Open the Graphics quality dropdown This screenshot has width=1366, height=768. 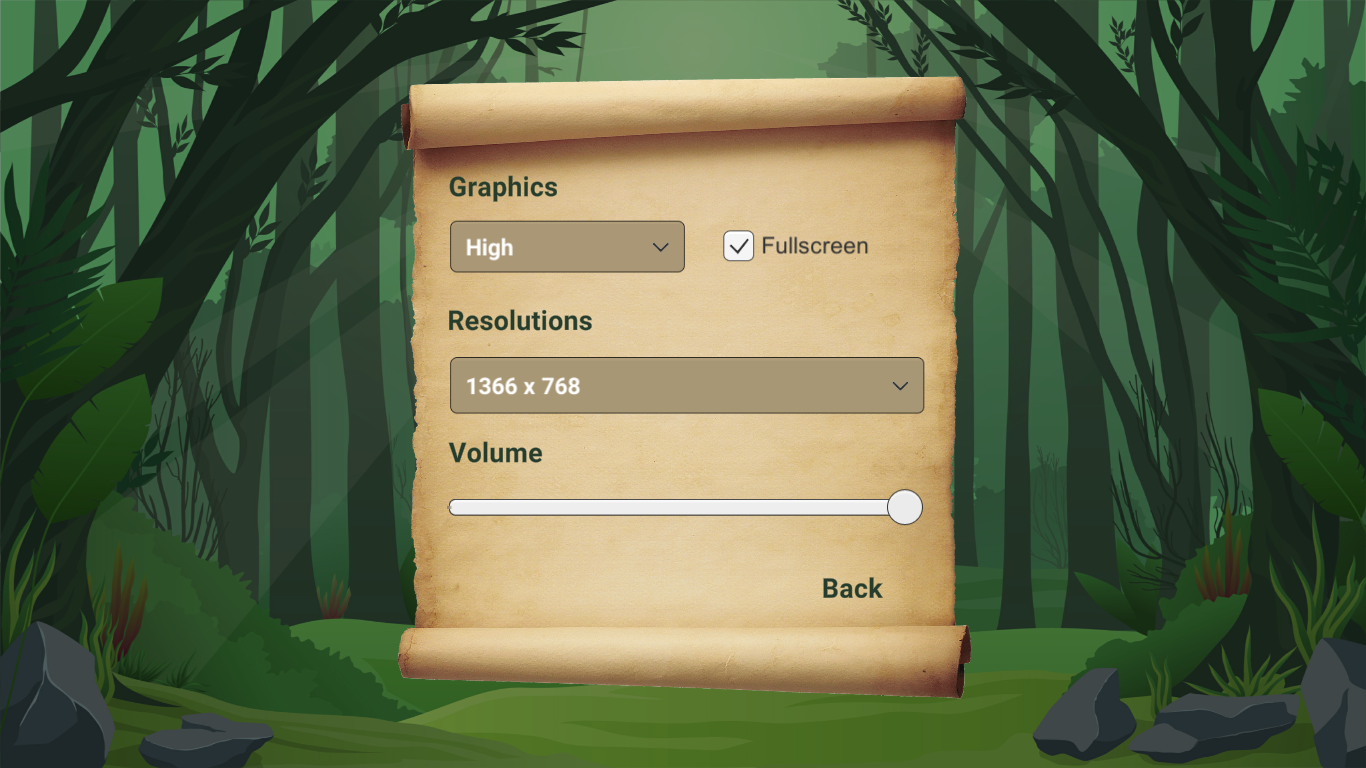pos(567,247)
